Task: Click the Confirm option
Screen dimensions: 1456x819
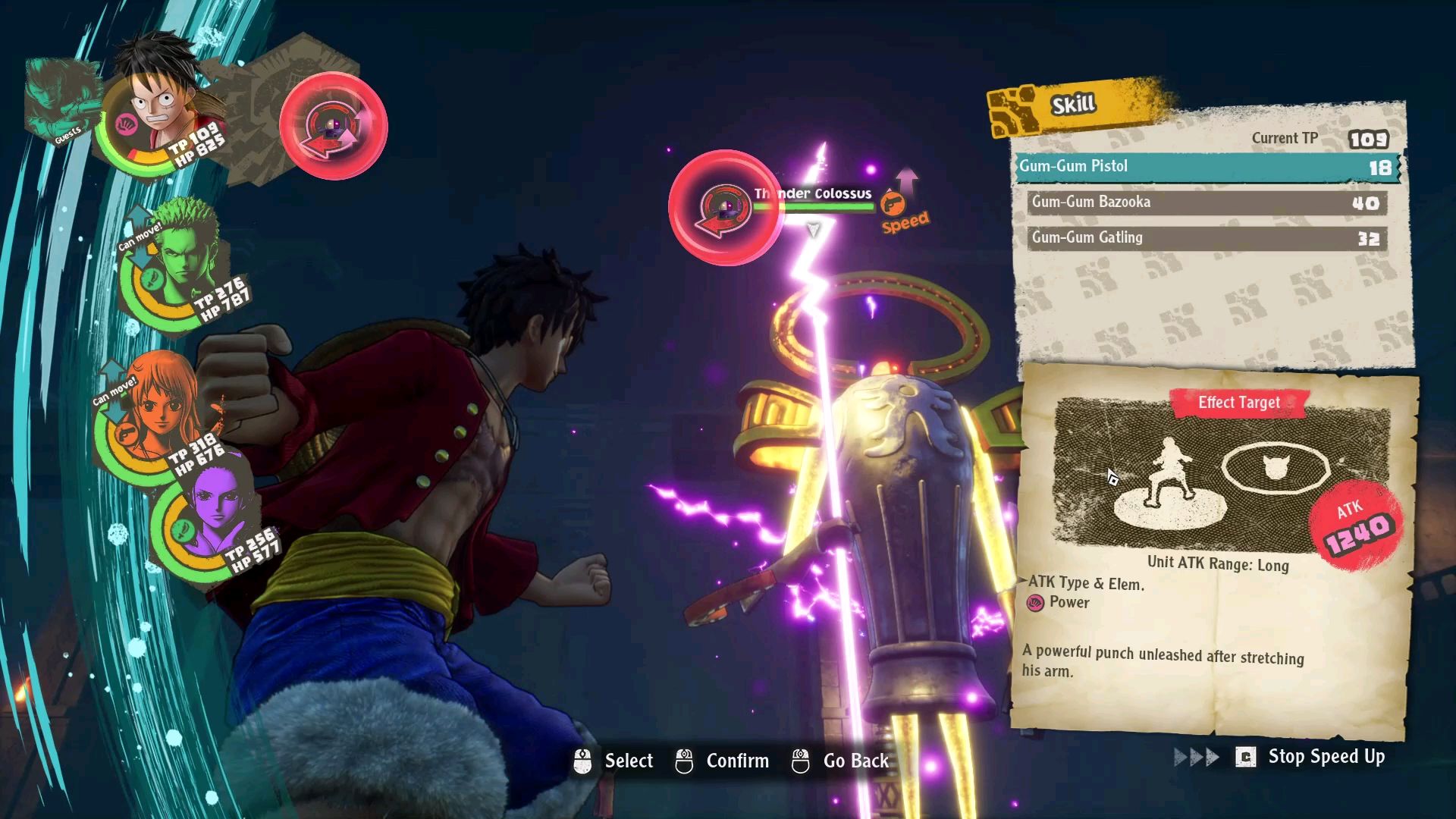Action: (723, 761)
